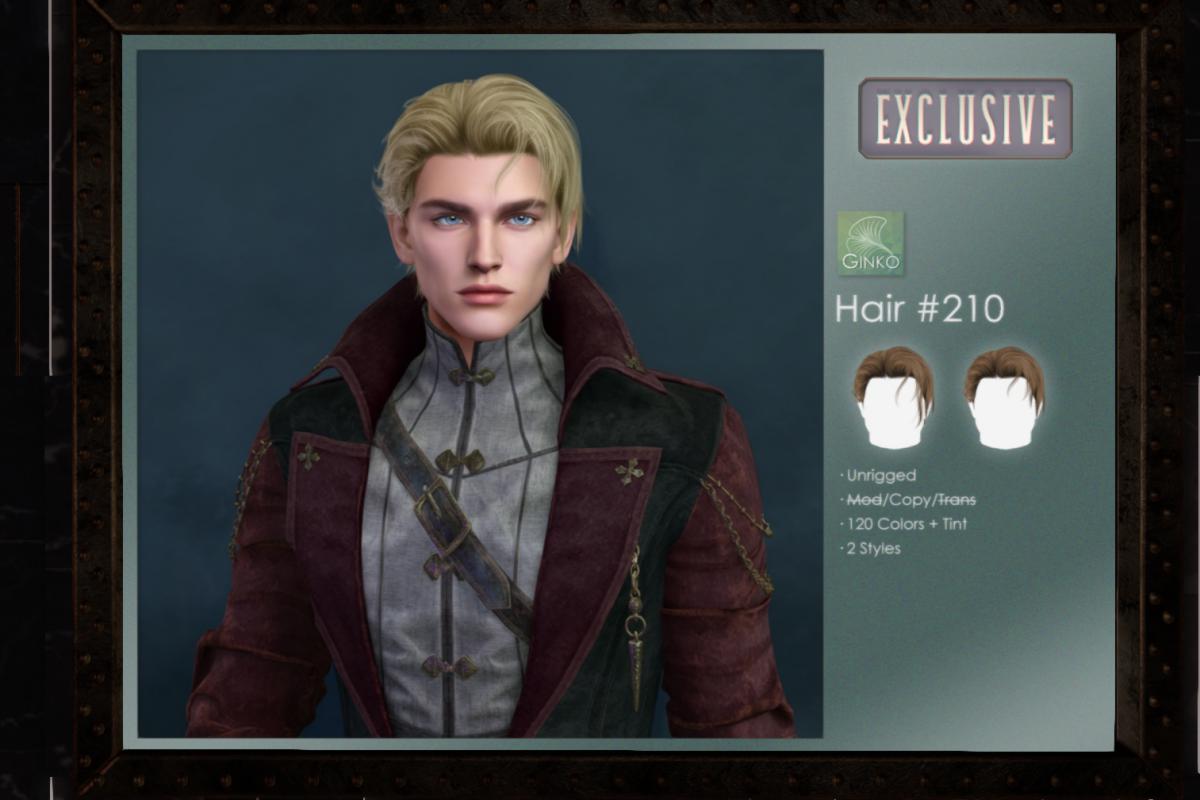The image size is (1200, 800).
Task: Open the Ginko brand logo
Action: click(x=869, y=244)
